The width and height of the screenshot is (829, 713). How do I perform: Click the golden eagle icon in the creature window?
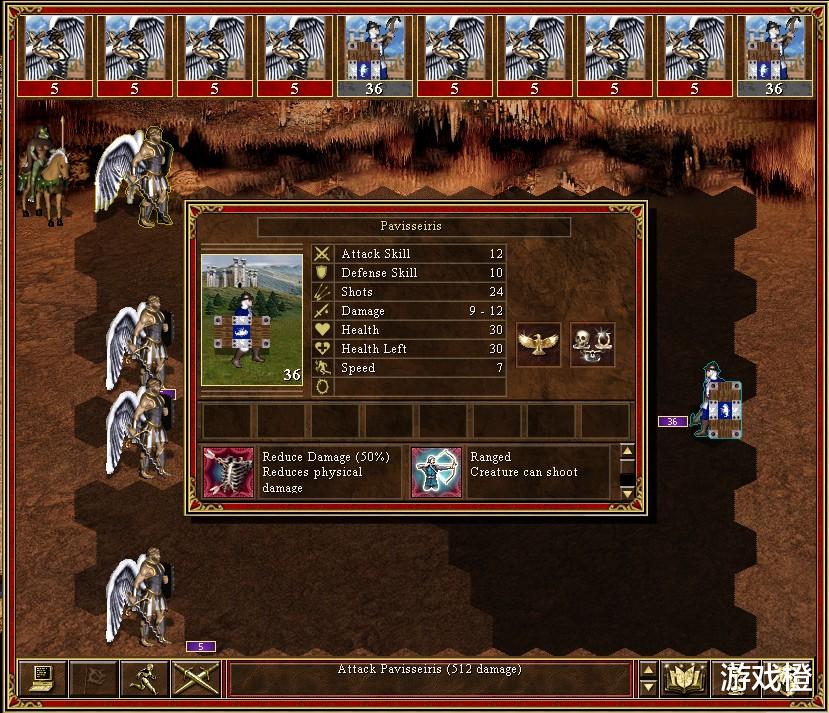click(538, 345)
